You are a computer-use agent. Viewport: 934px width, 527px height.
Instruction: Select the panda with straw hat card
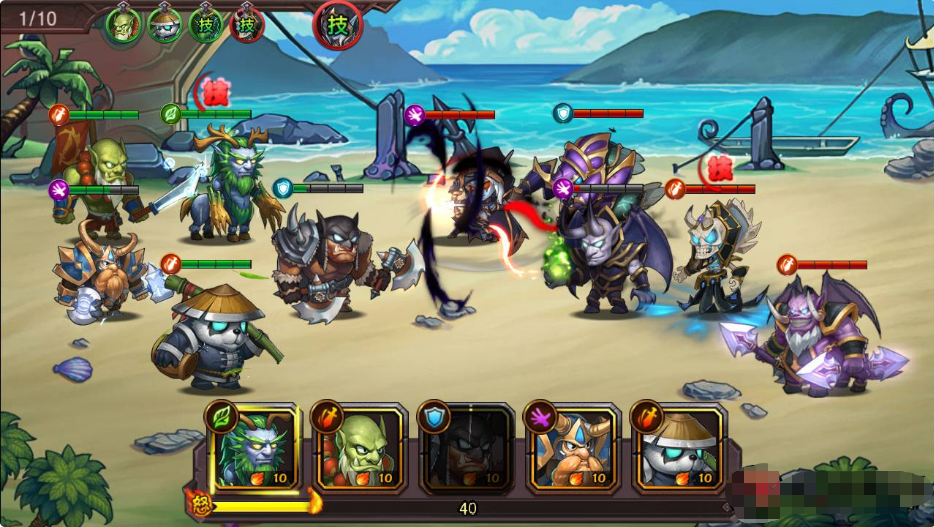[x=680, y=448]
